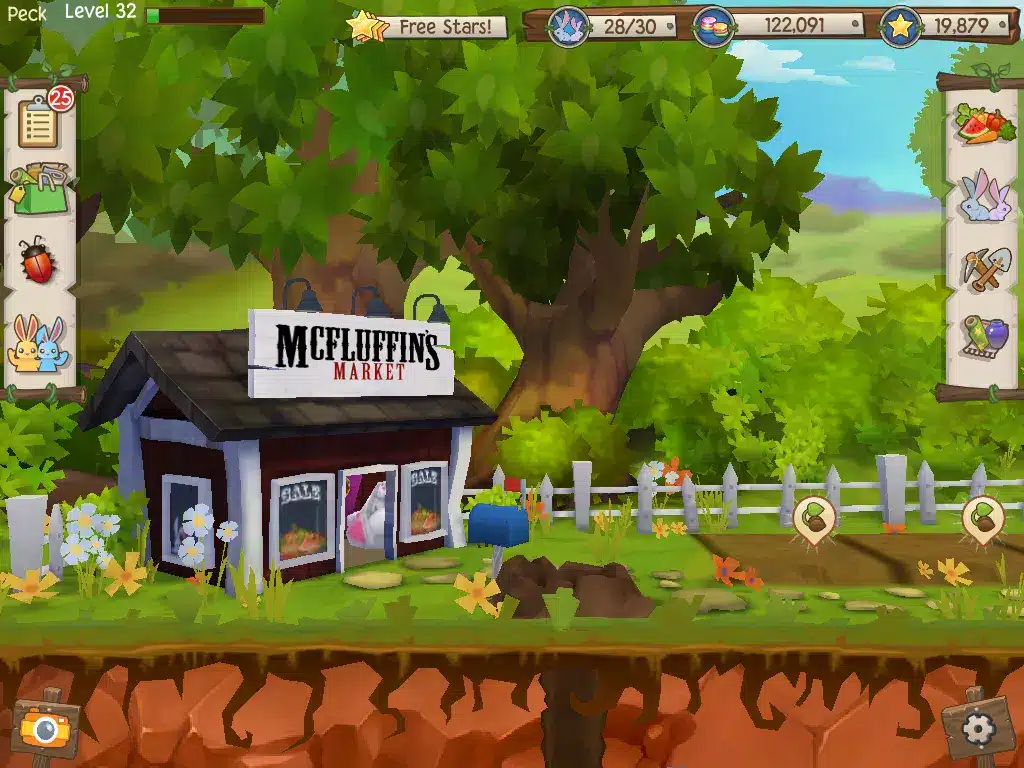The image size is (1024, 768).
Task: Select the shovel and pickaxe tools icon
Action: tap(984, 268)
